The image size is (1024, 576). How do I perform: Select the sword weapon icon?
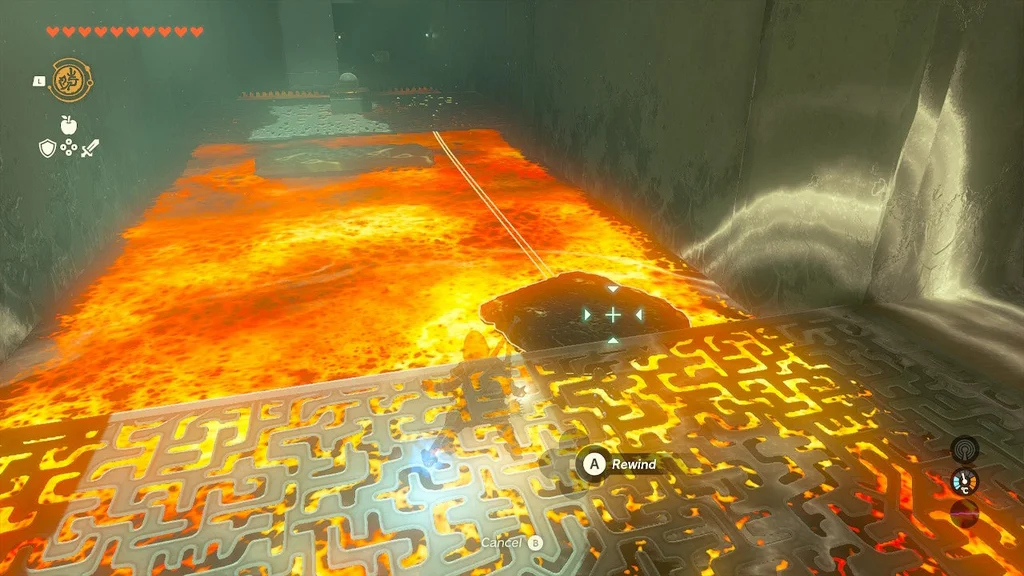pos(91,148)
